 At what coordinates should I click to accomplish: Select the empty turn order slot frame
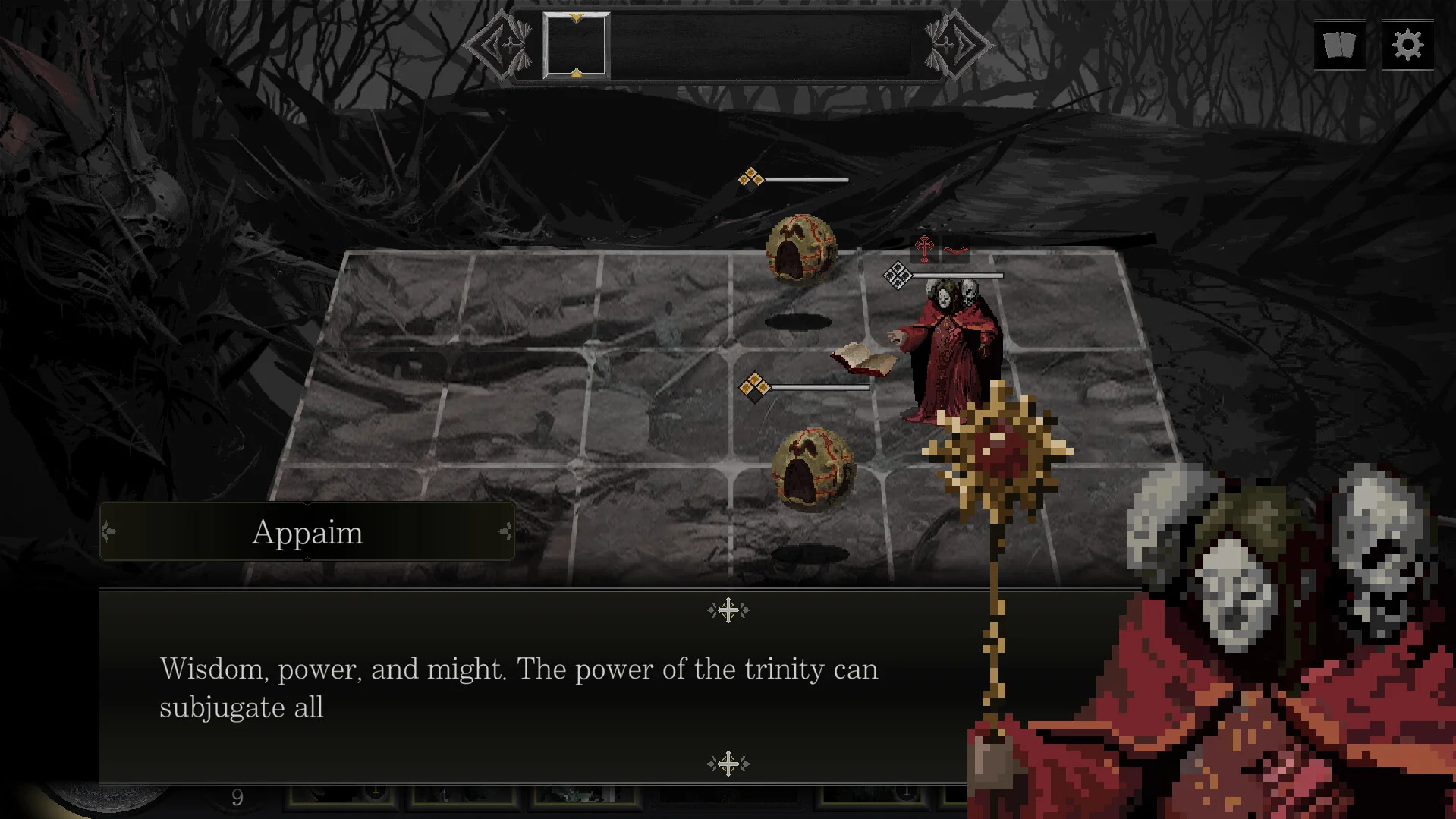576,46
